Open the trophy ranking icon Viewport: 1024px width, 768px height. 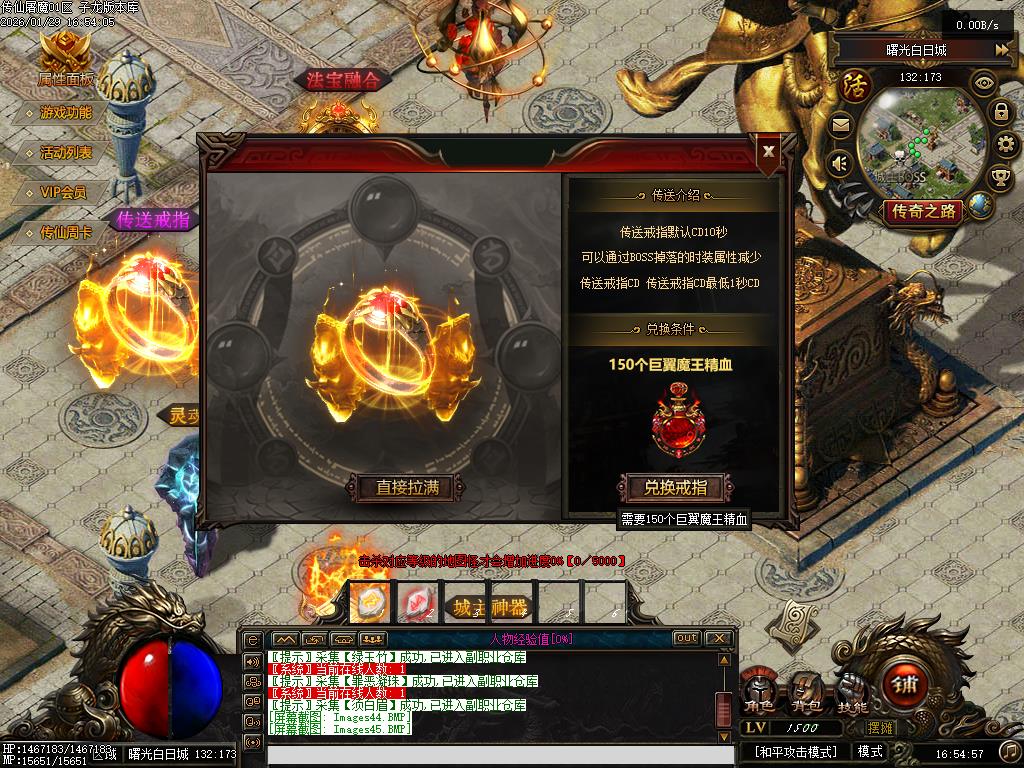[999, 177]
